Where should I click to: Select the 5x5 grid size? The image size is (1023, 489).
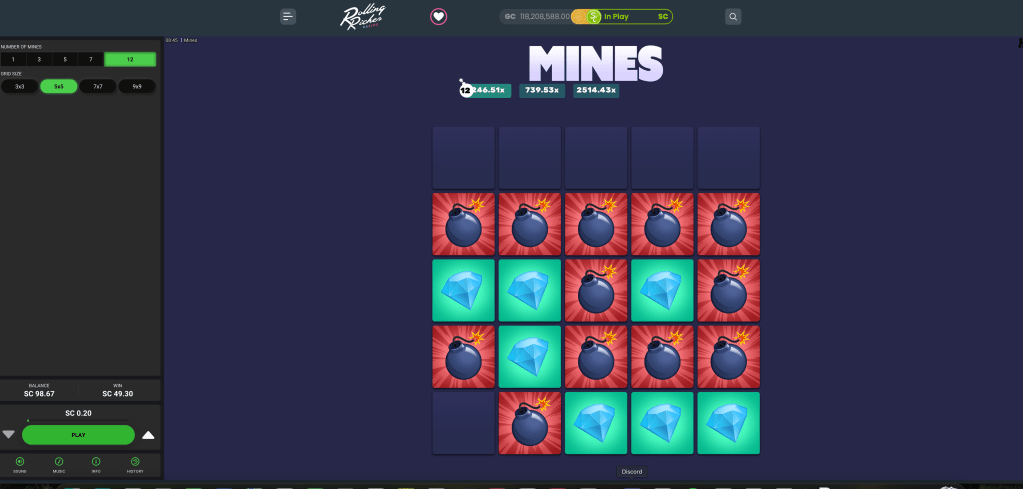coord(59,86)
